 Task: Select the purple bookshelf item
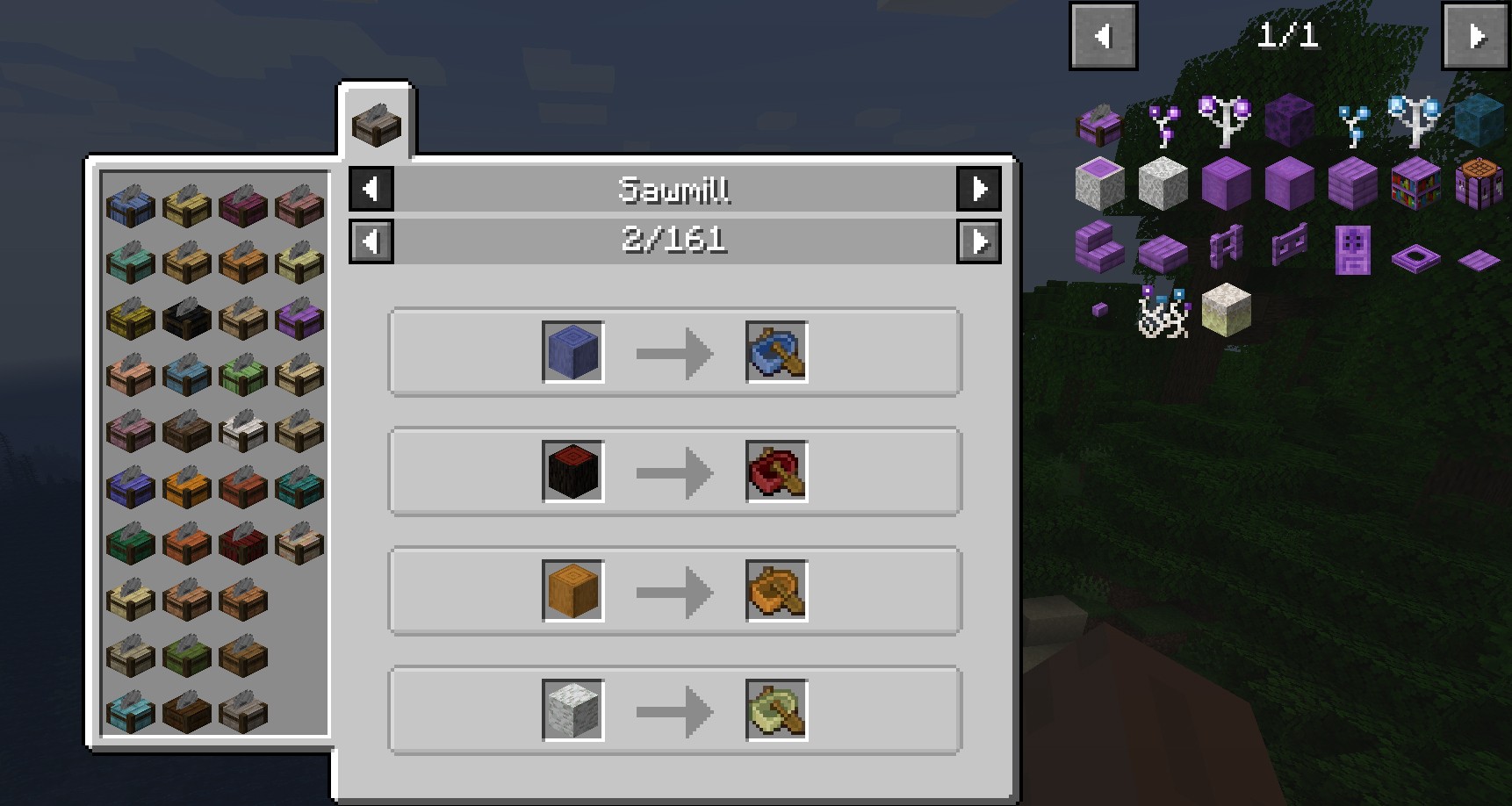1415,184
